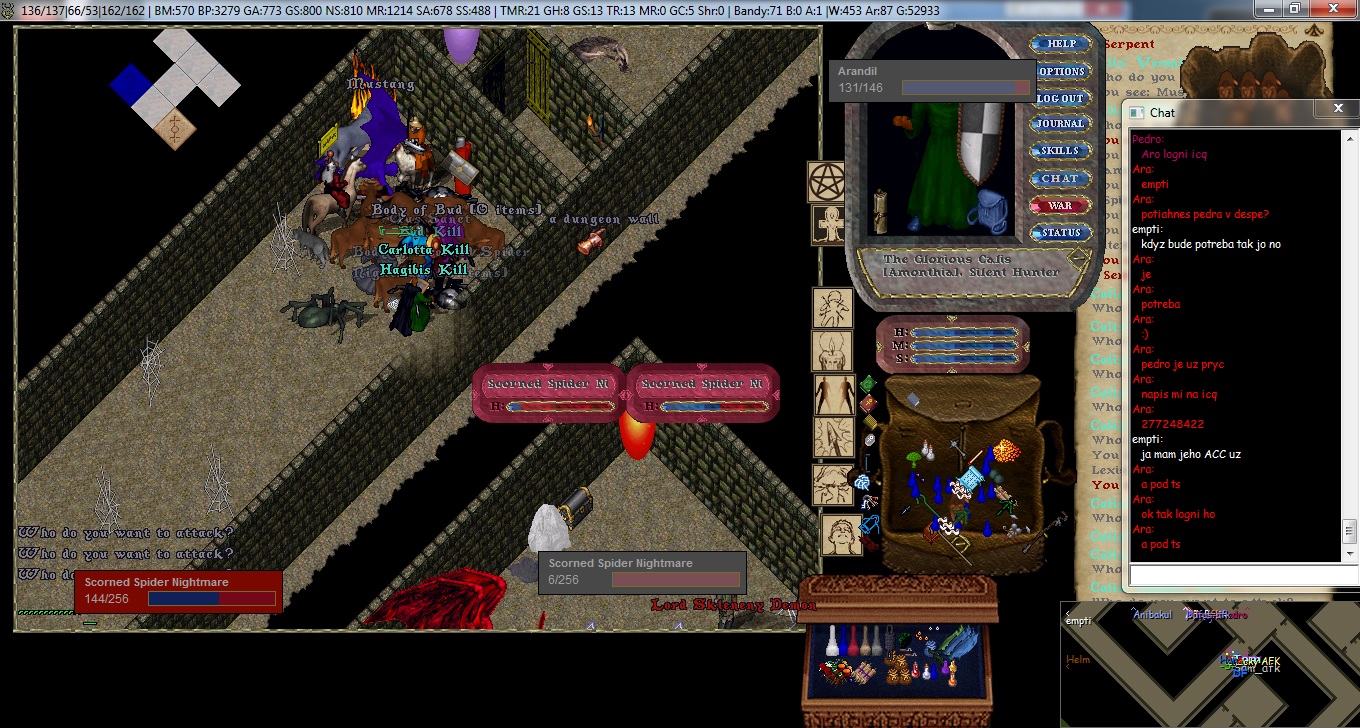Image resolution: width=1360 pixels, height=728 pixels.
Task: Open the blue backpack on the paperdoll
Action: tap(992, 210)
